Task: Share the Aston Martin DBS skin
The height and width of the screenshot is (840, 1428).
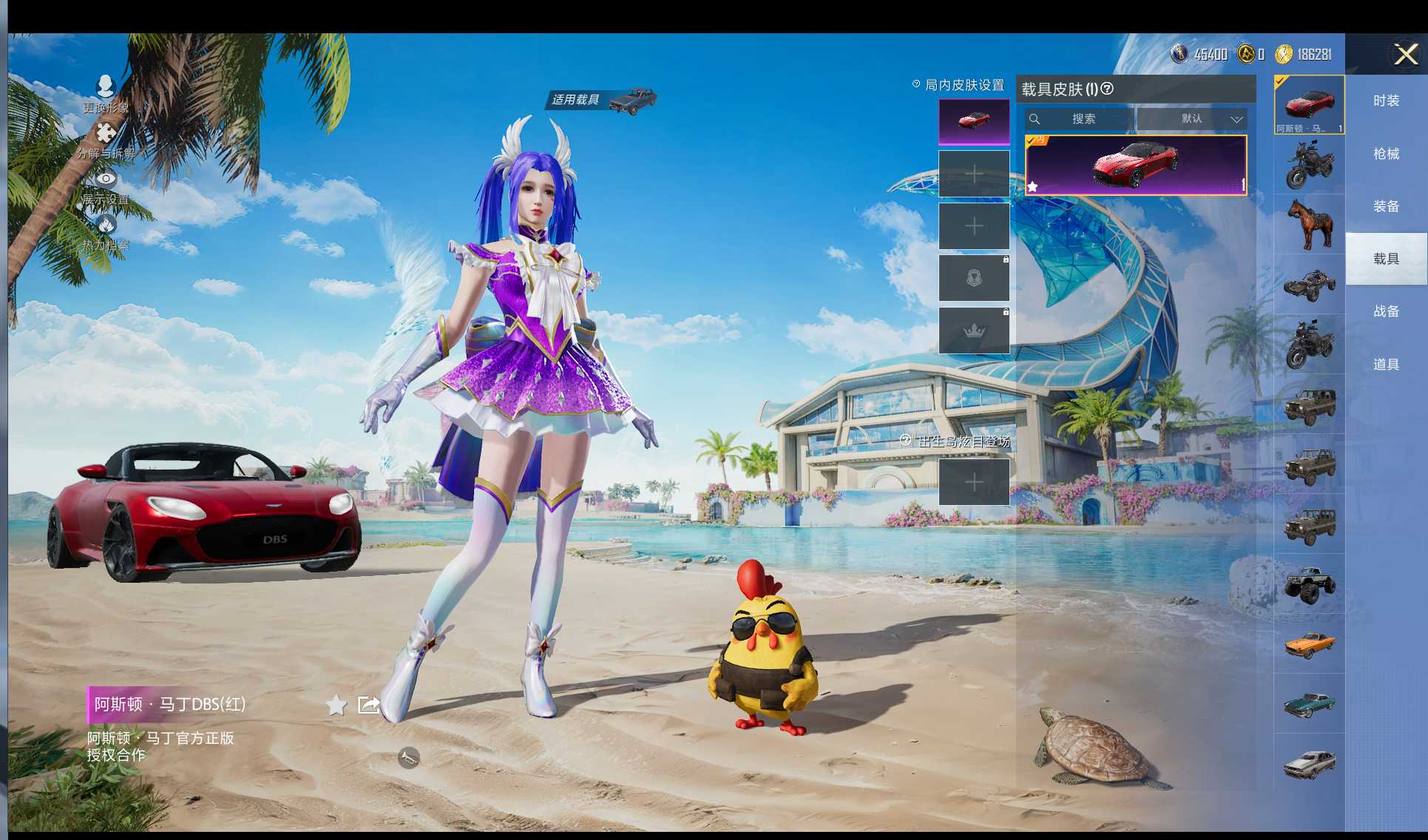Action: 368,705
